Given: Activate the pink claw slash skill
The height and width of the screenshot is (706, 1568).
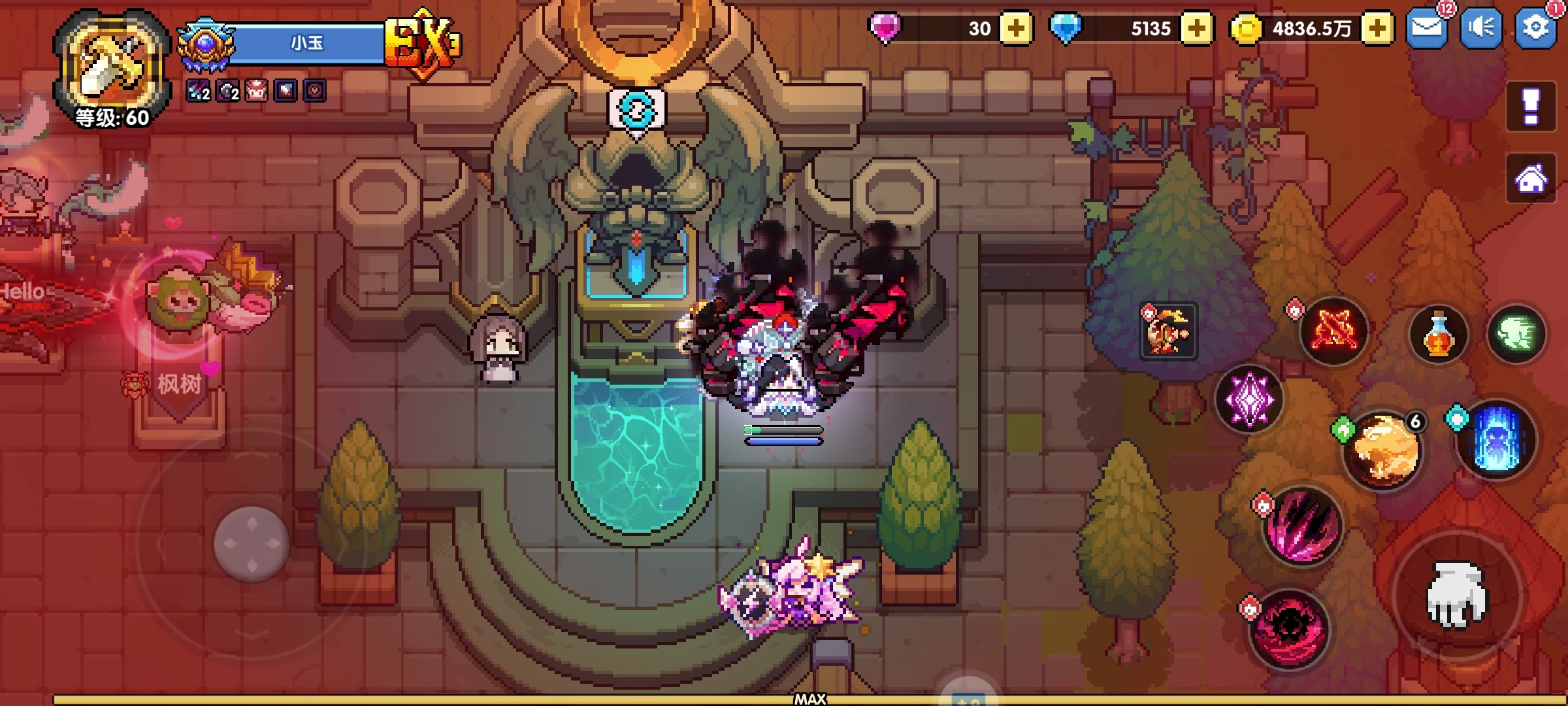Looking at the screenshot, I should coord(1302,526).
